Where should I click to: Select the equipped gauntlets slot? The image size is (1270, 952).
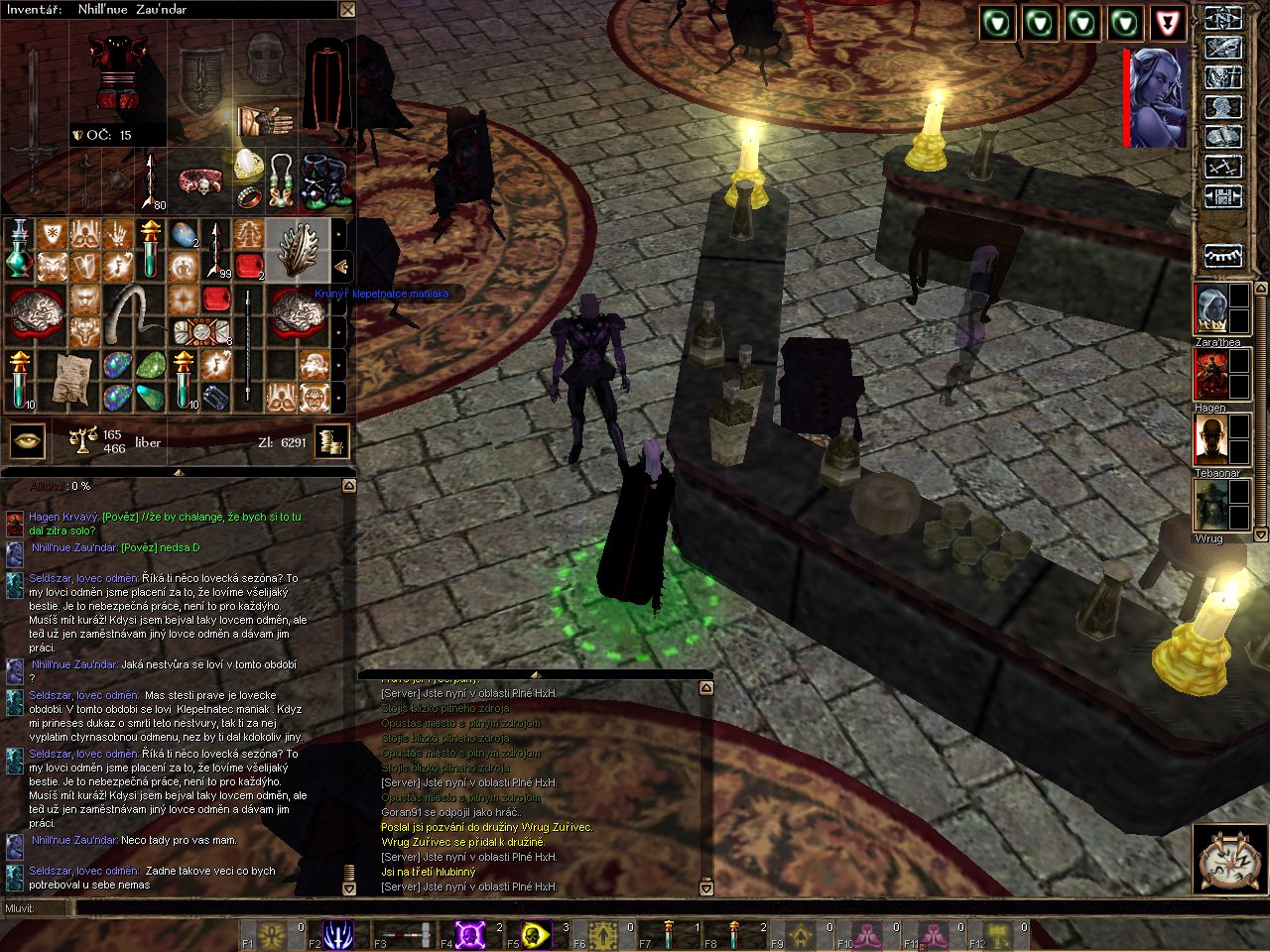click(263, 121)
